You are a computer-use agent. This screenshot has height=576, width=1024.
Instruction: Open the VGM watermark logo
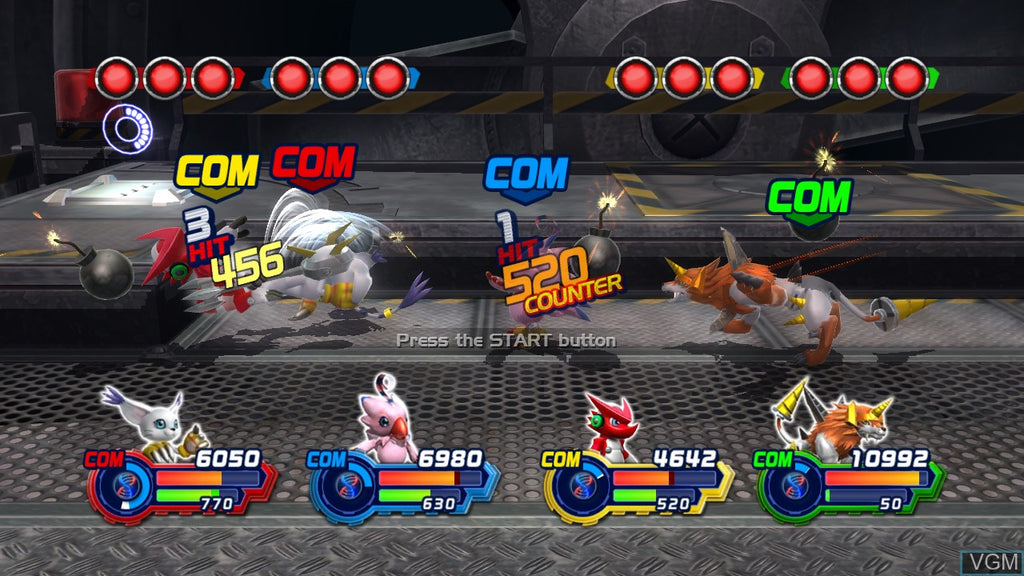(989, 562)
